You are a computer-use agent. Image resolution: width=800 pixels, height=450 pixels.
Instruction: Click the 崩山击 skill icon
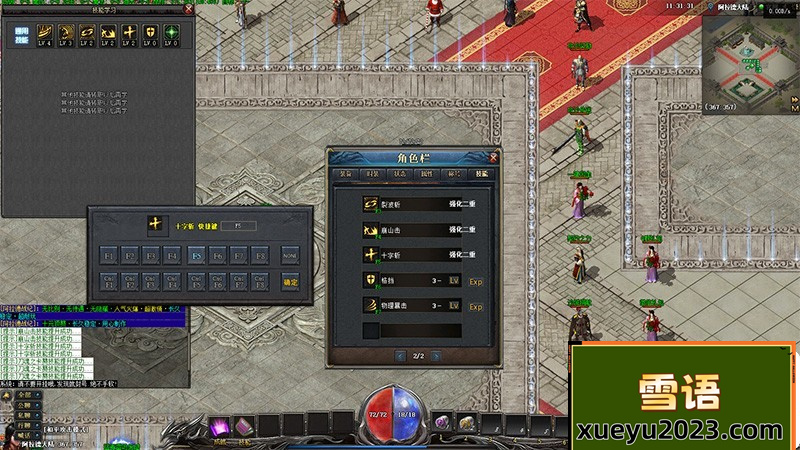click(x=371, y=229)
